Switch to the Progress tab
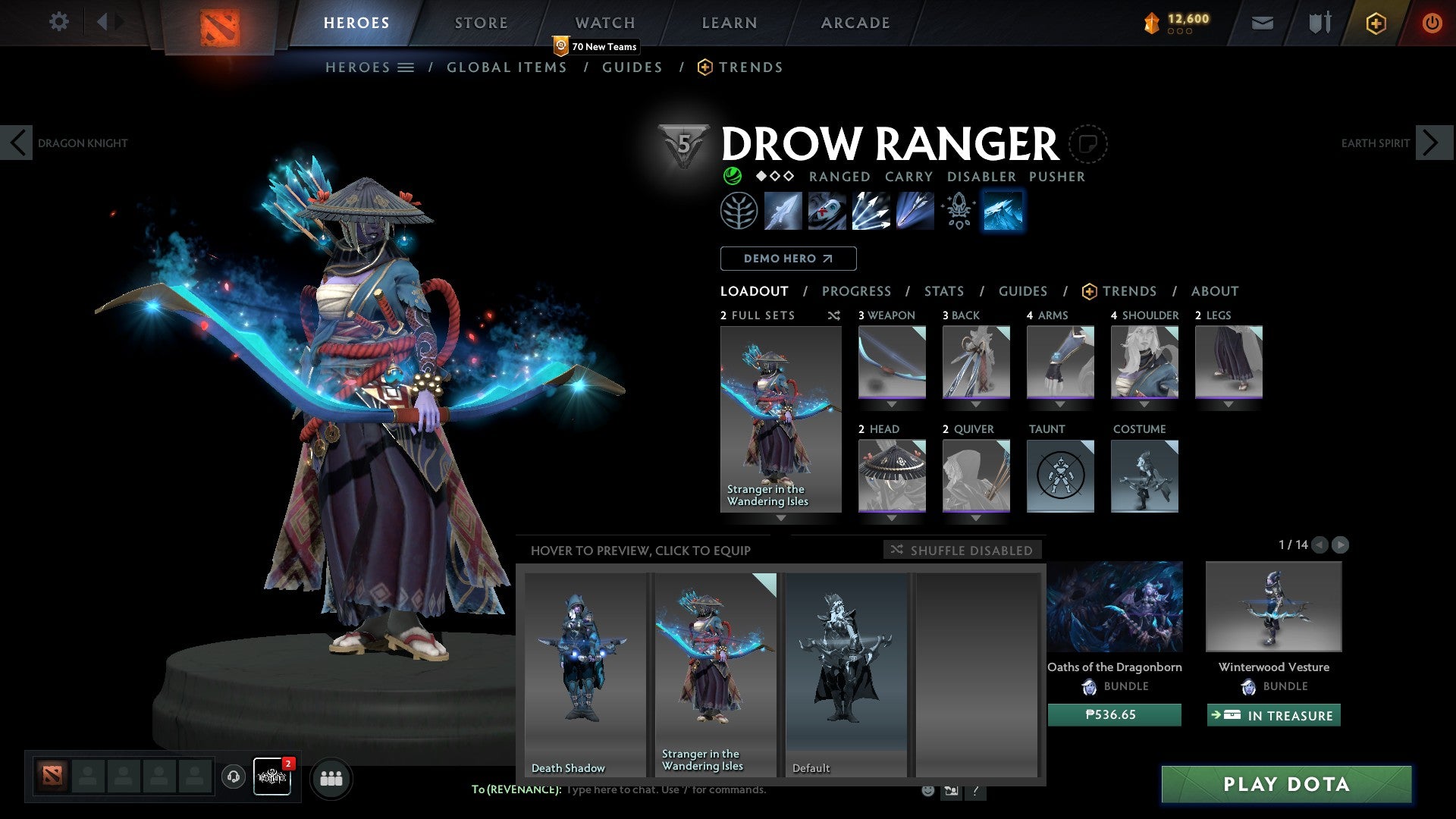The image size is (1456, 819). pos(857,291)
